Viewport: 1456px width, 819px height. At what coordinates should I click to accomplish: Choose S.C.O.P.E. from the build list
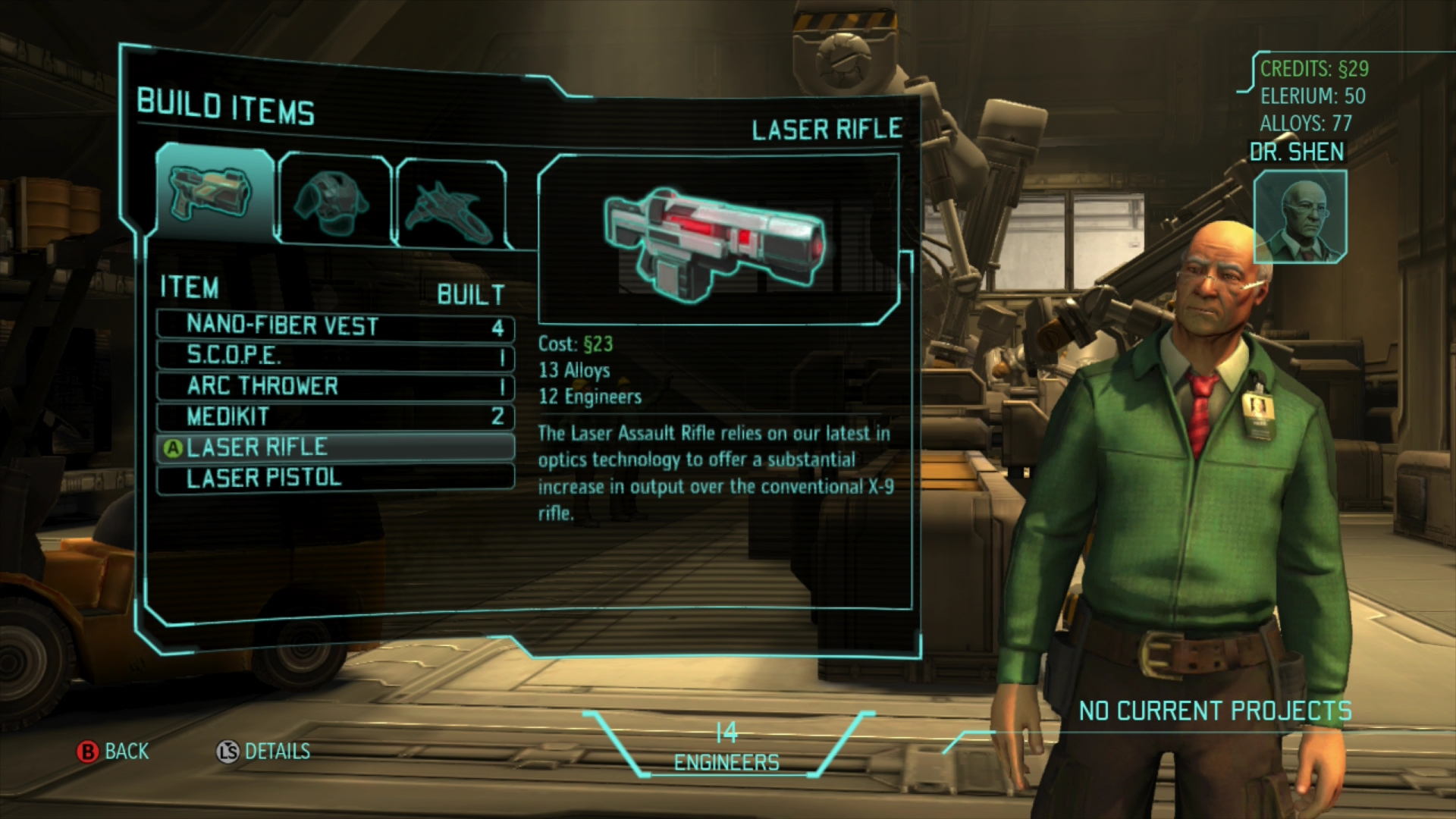tap(335, 356)
